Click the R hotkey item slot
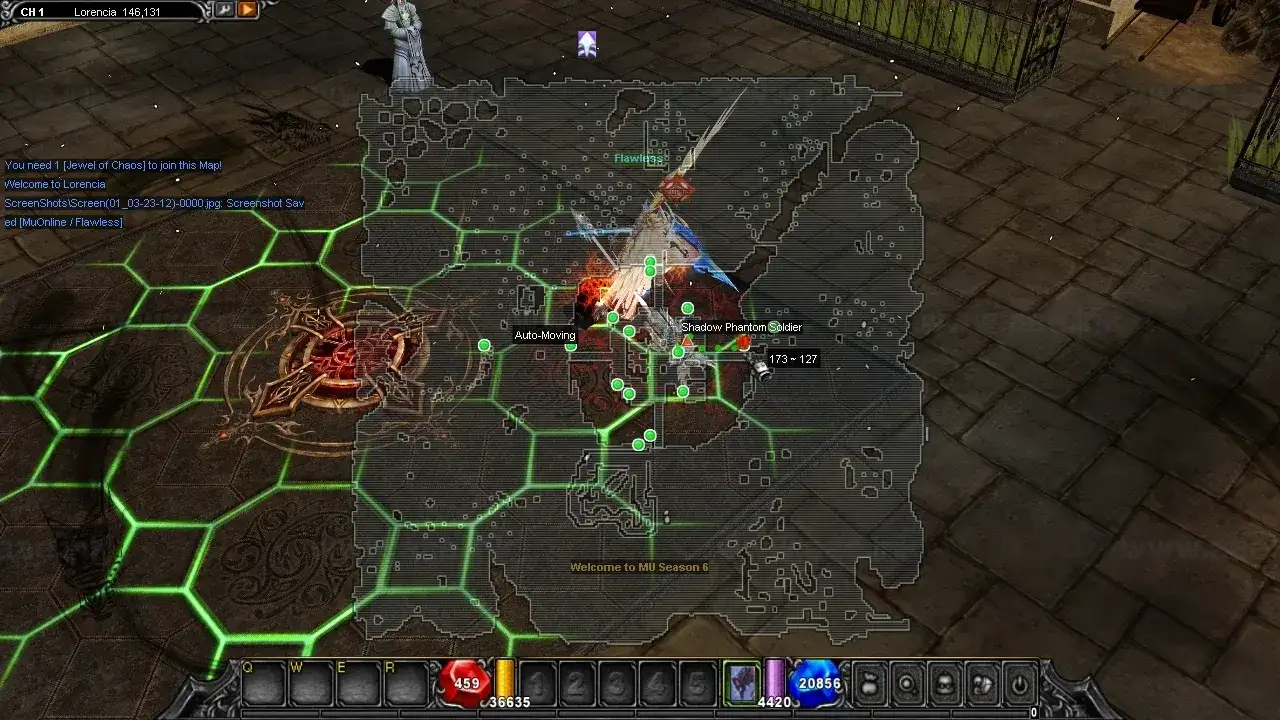1280x720 pixels. tap(406, 684)
